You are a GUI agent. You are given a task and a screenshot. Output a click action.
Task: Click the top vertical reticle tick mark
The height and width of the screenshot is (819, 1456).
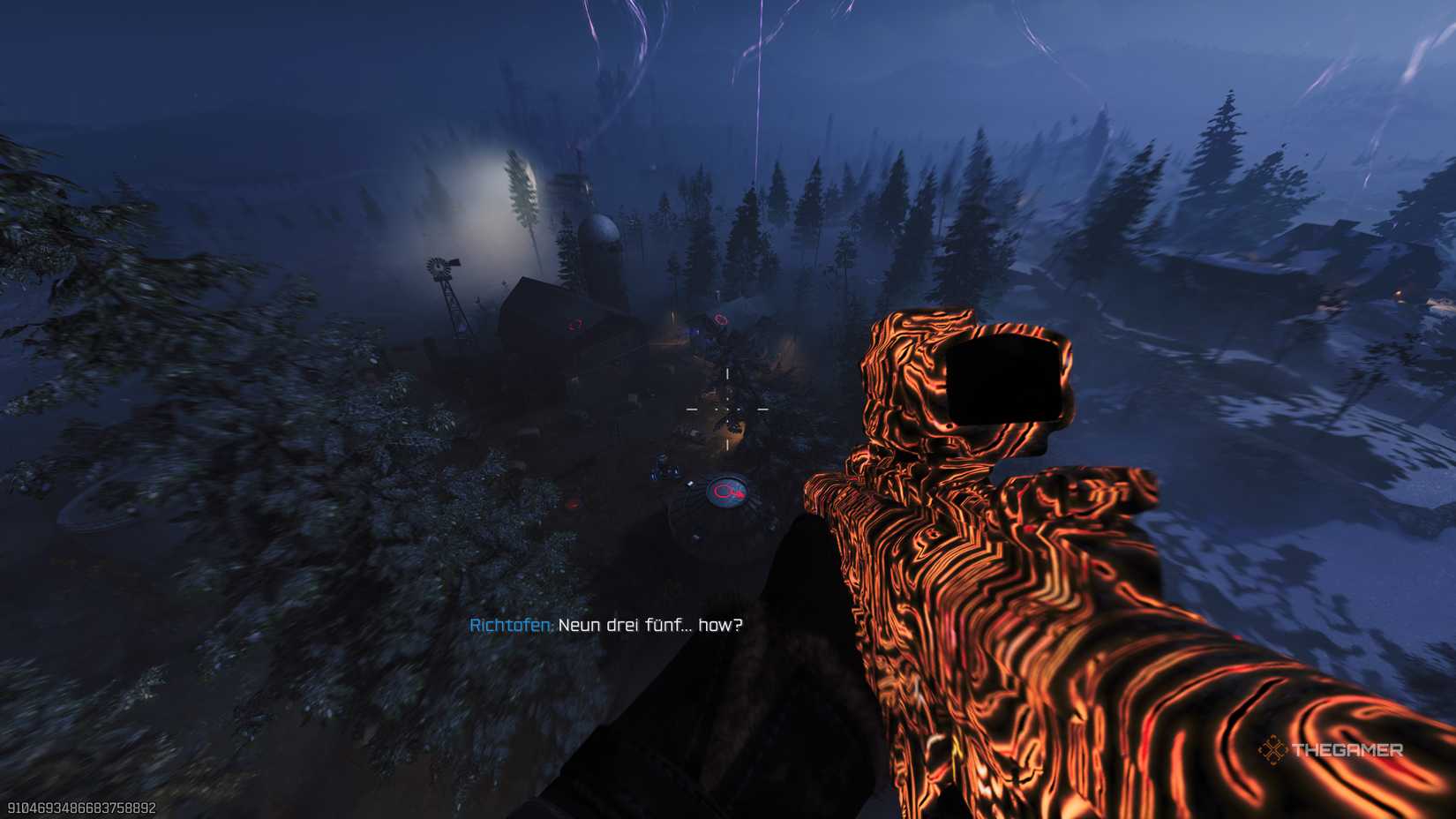[727, 375]
